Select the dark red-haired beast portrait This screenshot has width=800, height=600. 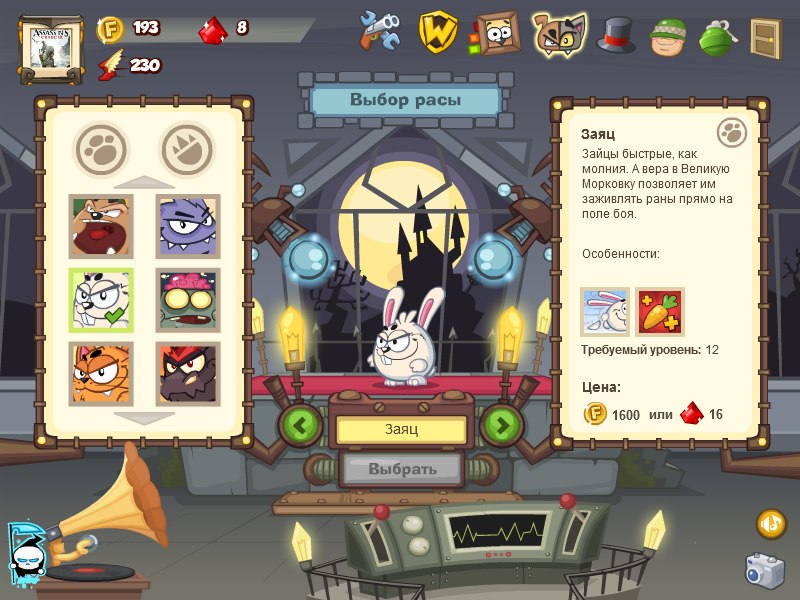pyautogui.click(x=188, y=373)
